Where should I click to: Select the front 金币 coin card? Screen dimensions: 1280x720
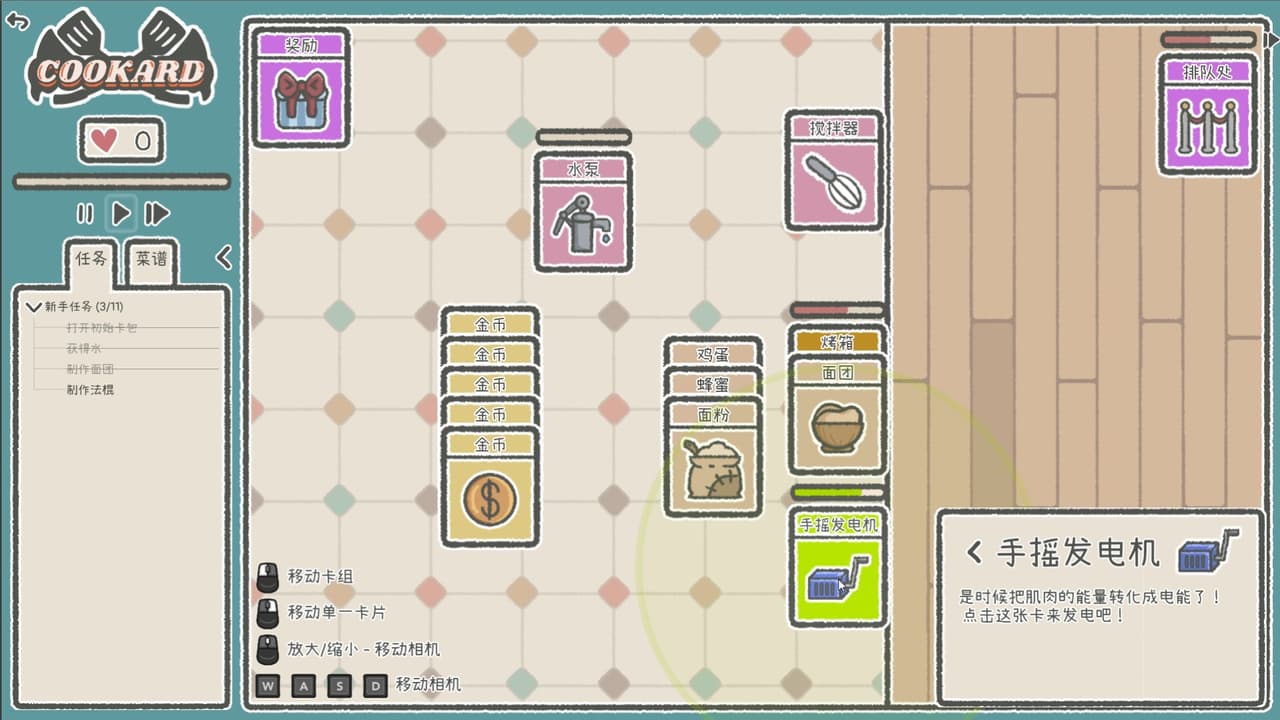click(x=490, y=496)
